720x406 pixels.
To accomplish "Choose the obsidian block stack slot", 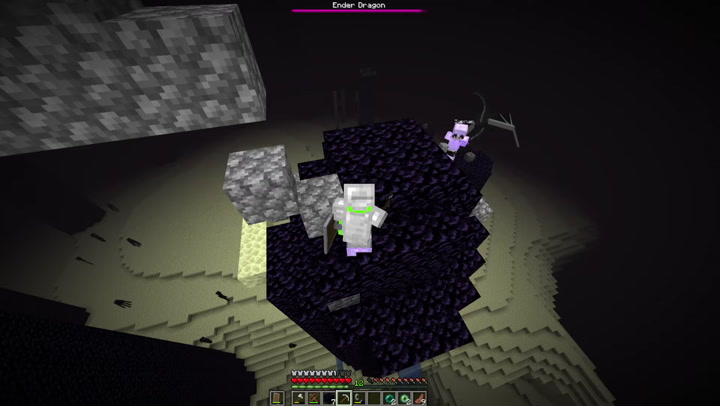I will coord(328,398).
